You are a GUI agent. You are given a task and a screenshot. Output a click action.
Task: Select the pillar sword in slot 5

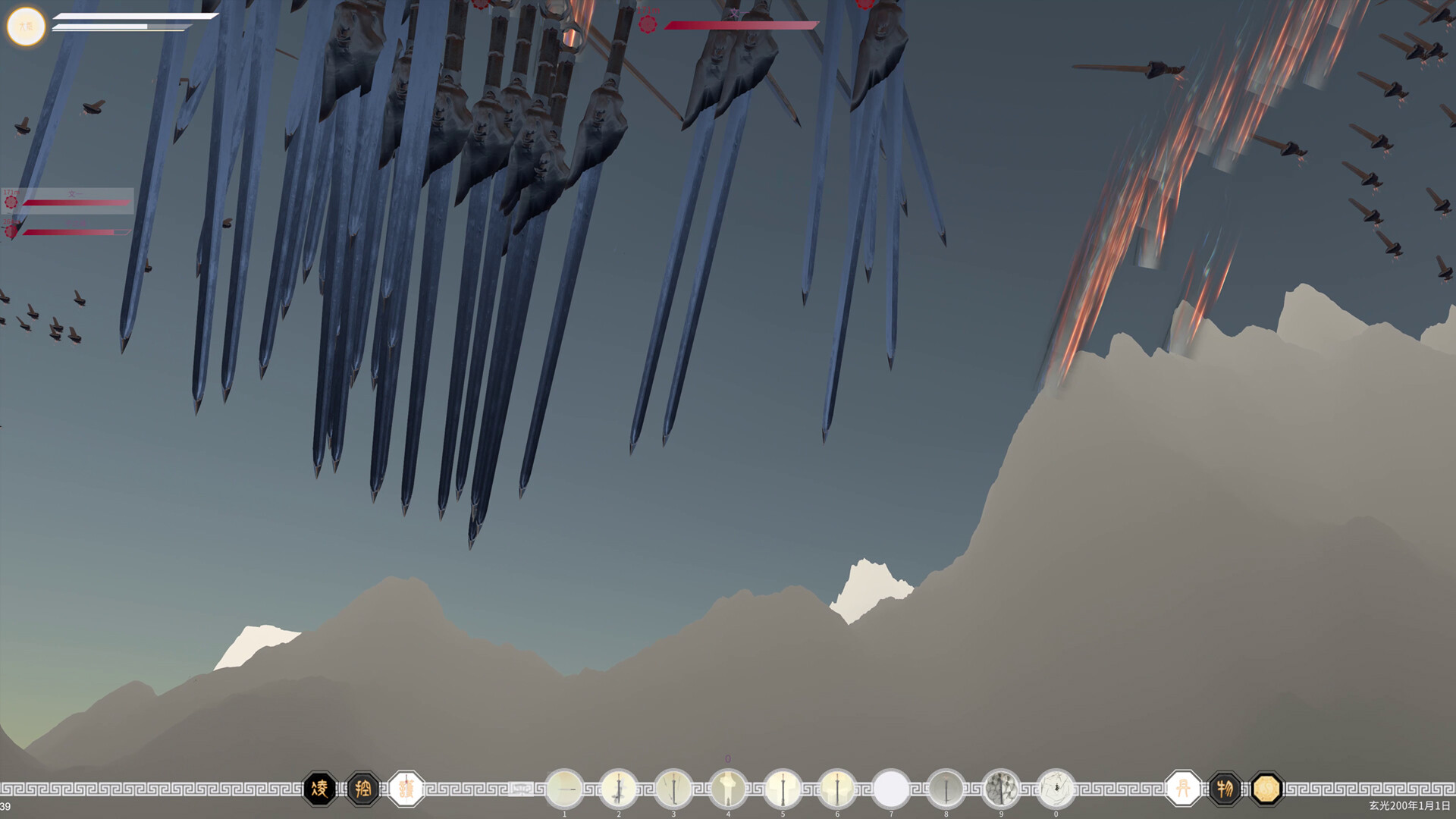point(783,789)
